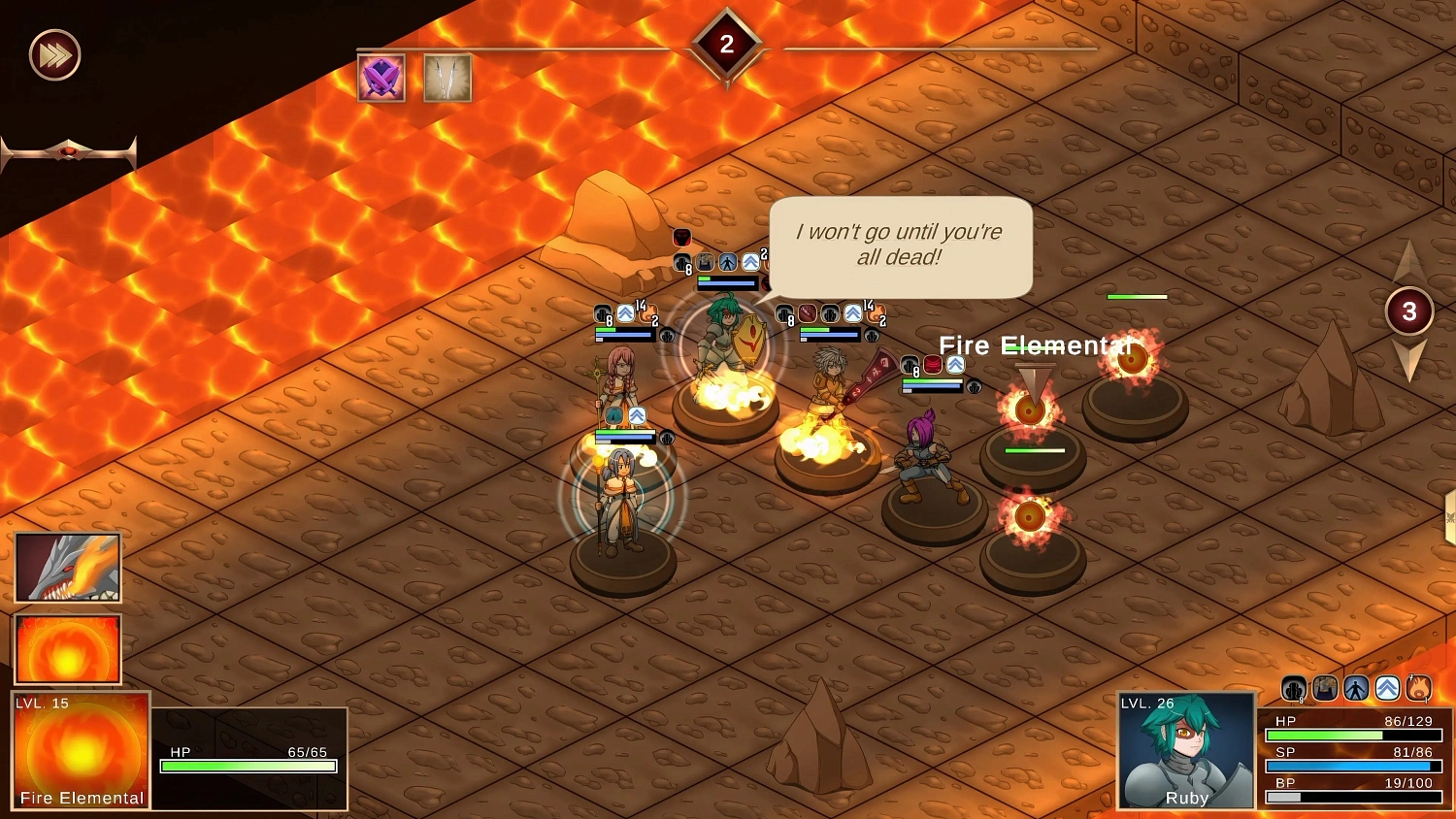Select the purple crossed swords skill icon
1456x819 pixels.
click(381, 78)
